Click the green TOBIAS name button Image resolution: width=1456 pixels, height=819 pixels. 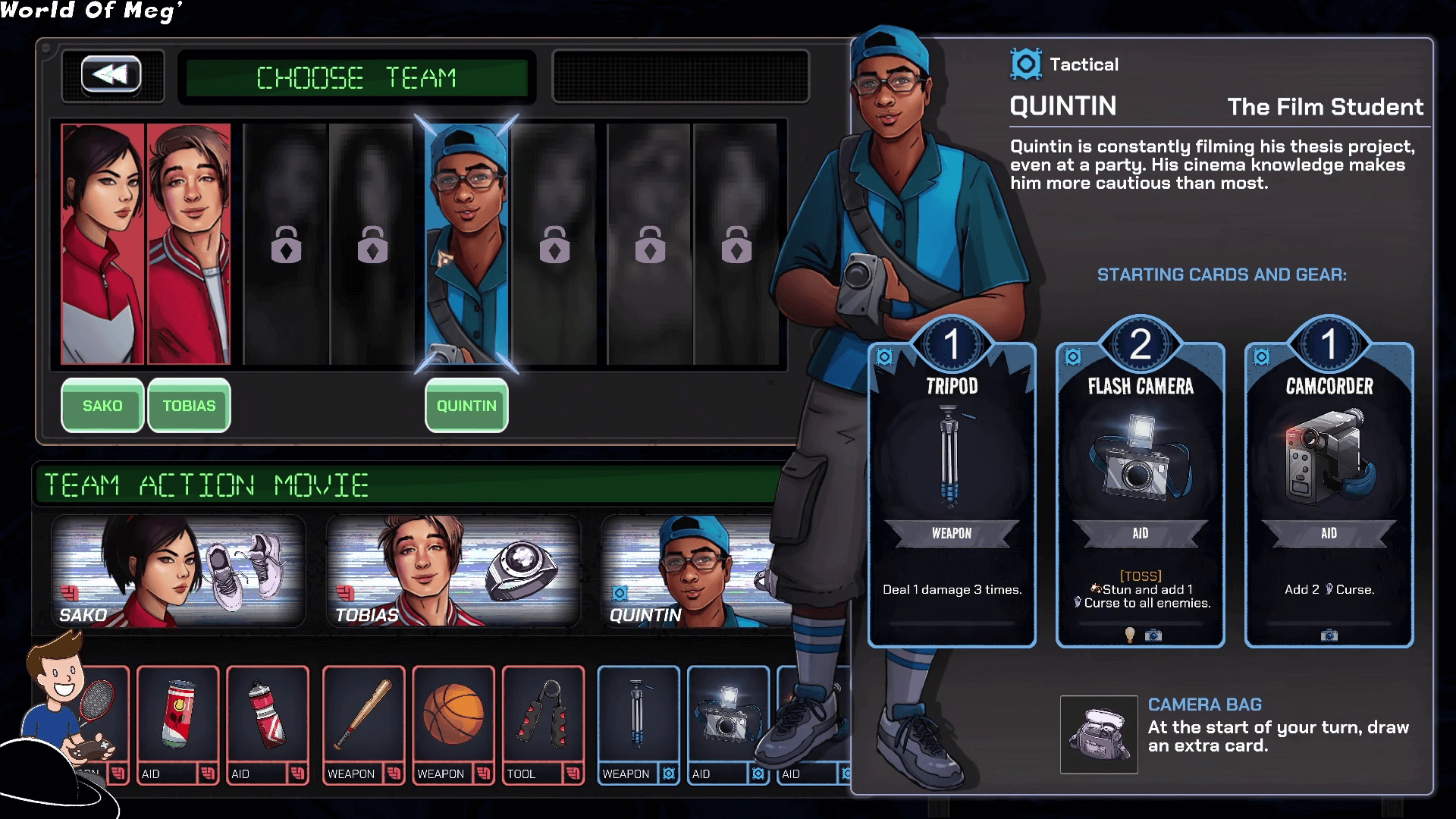(189, 406)
